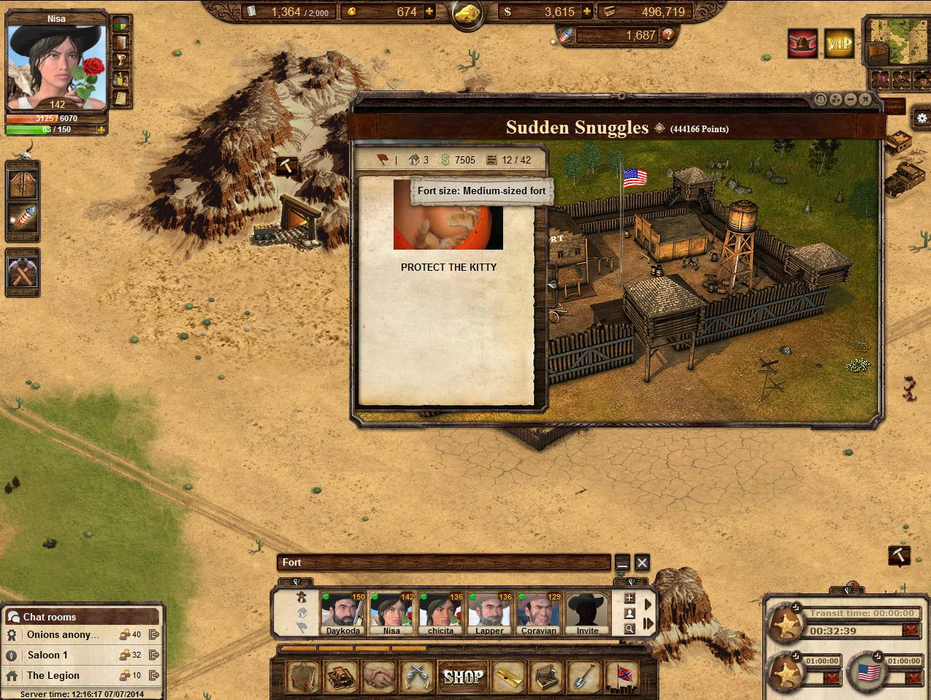Select Daykoda in the friends bar

[x=343, y=611]
